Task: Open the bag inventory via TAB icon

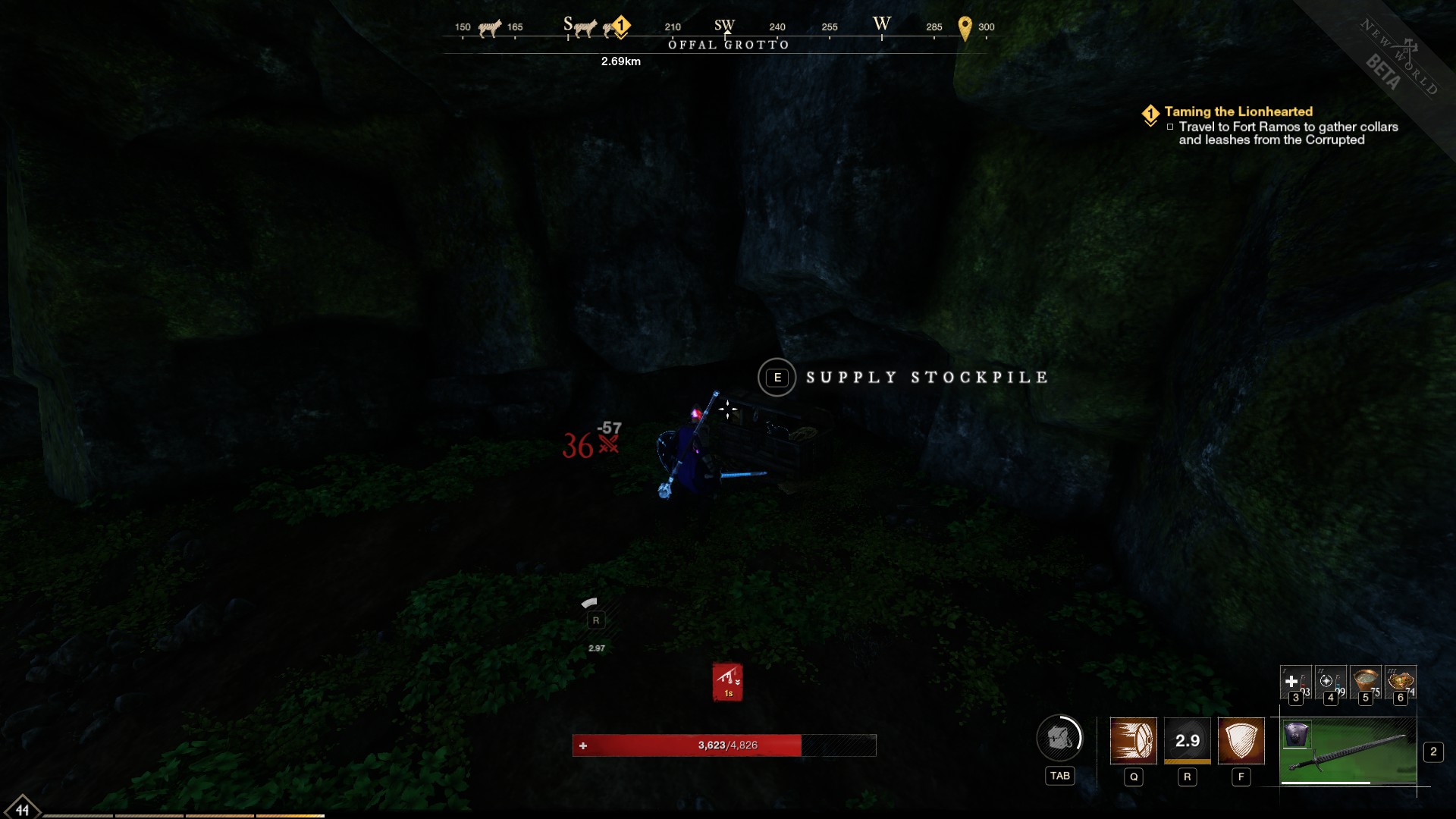Action: coord(1060,737)
